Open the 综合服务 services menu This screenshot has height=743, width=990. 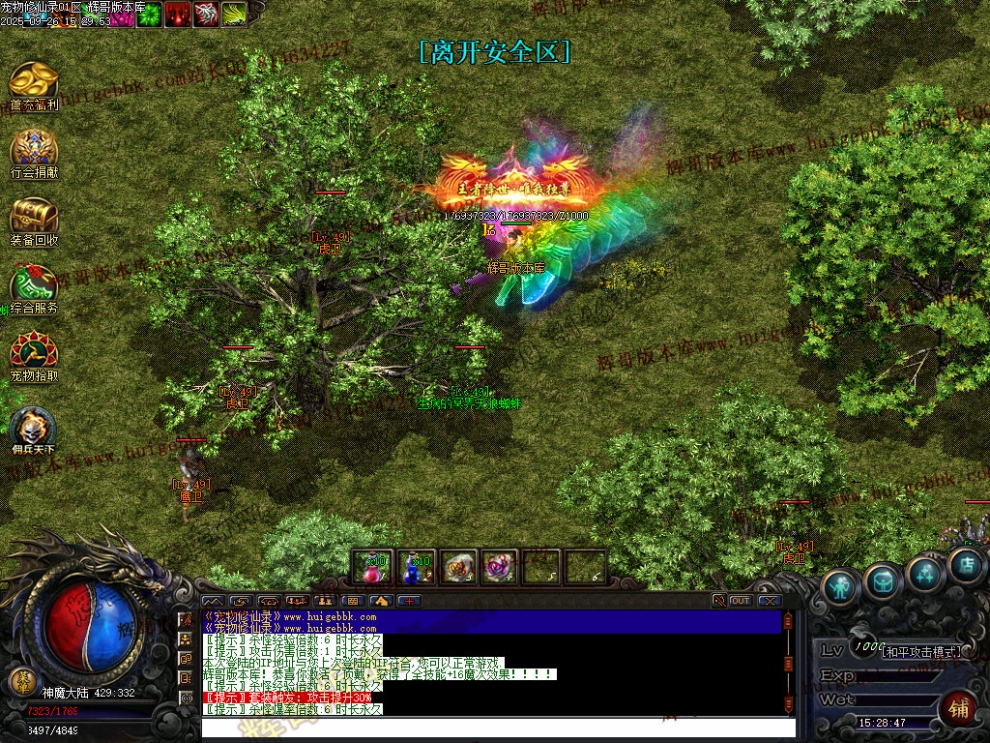pos(34,286)
